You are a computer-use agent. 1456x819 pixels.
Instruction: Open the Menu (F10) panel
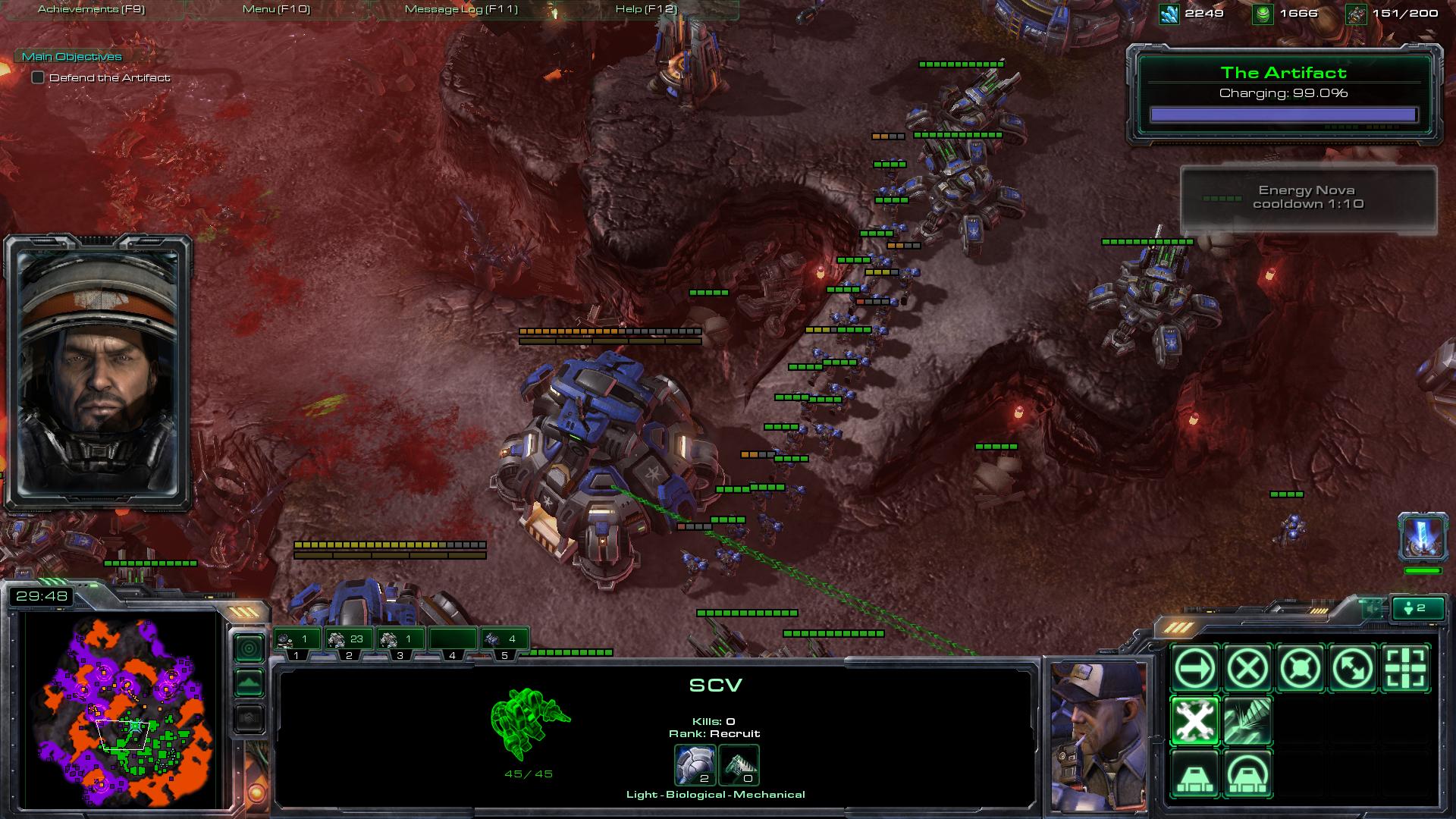point(276,9)
